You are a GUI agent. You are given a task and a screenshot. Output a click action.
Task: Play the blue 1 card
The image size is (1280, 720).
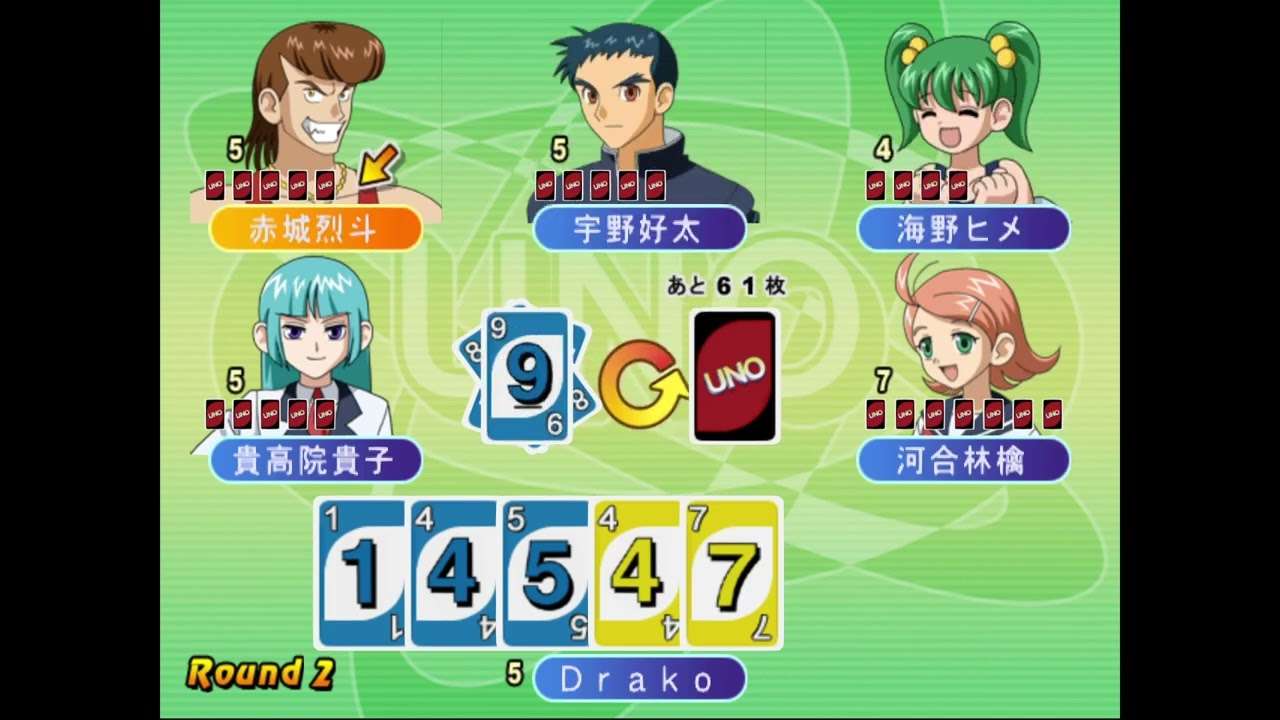(362, 573)
